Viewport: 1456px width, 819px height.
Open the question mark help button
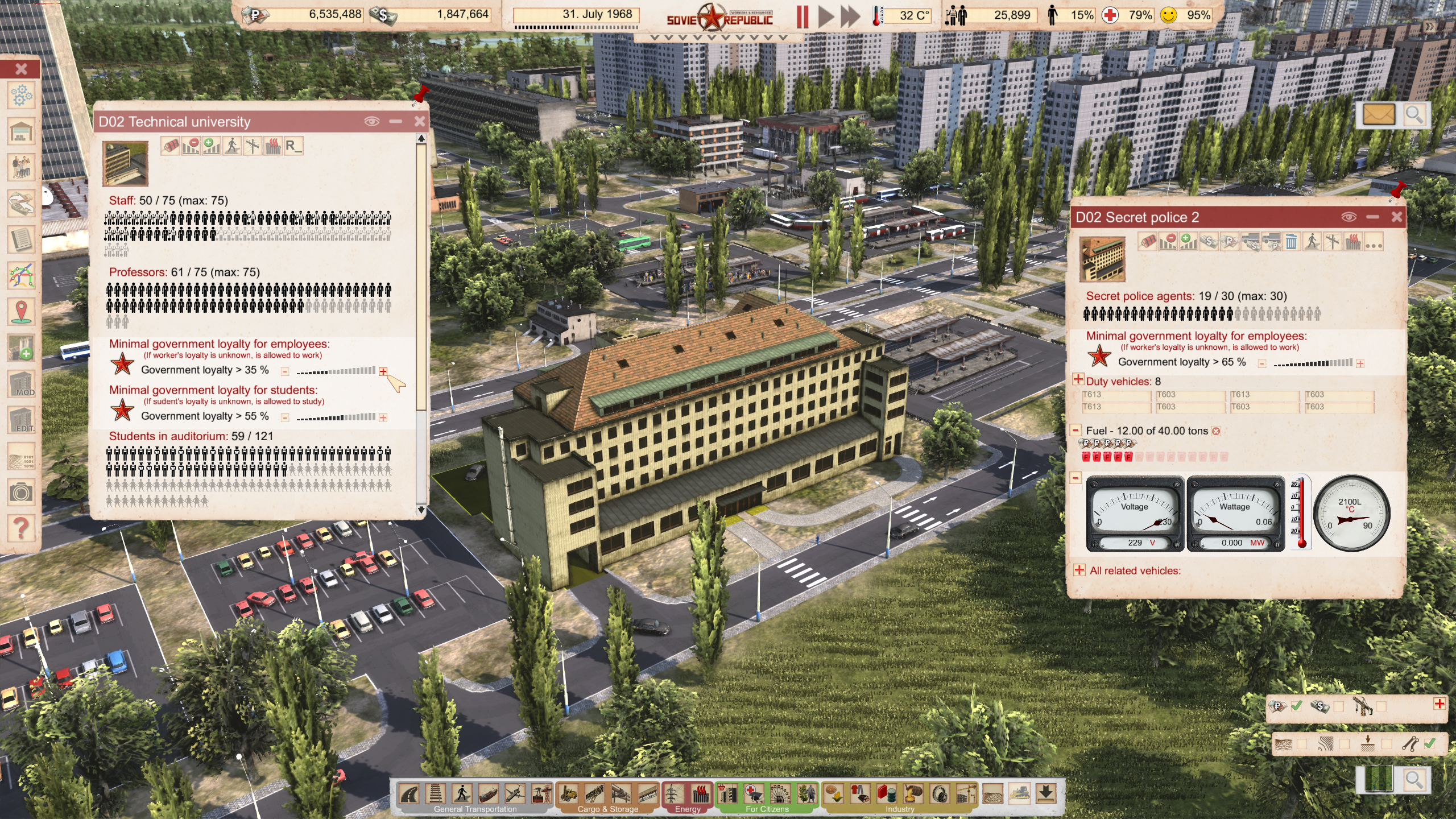pyautogui.click(x=21, y=528)
